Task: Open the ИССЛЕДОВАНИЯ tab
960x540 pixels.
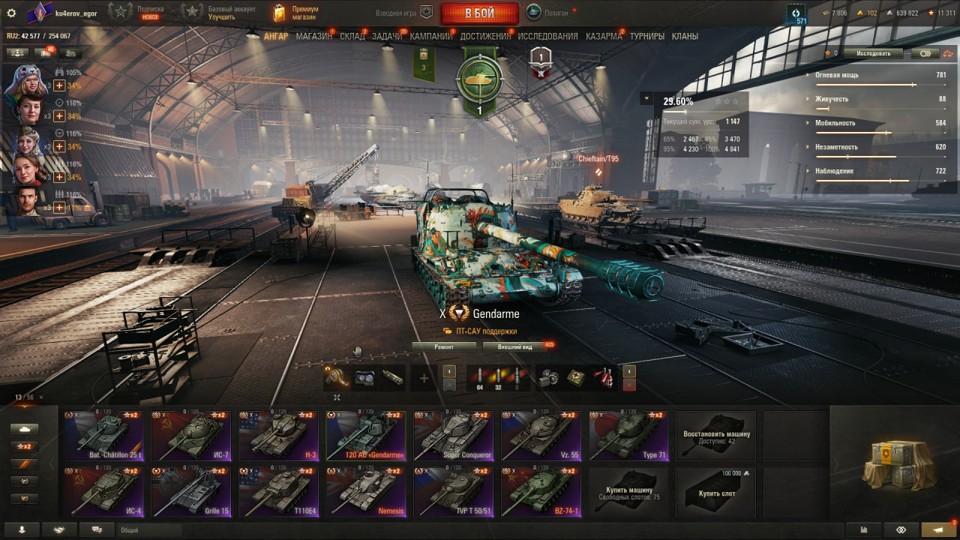Action: point(548,36)
